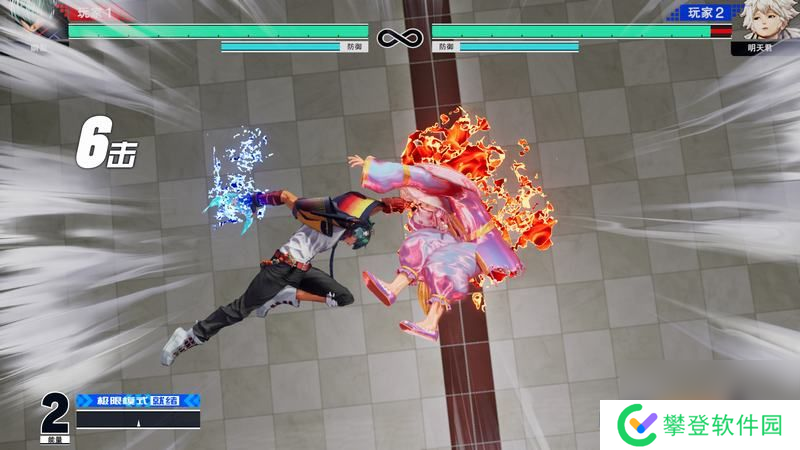This screenshot has width=800, height=450.
Task: Activate the 极限模式 ready indicator
Action: click(x=137, y=400)
